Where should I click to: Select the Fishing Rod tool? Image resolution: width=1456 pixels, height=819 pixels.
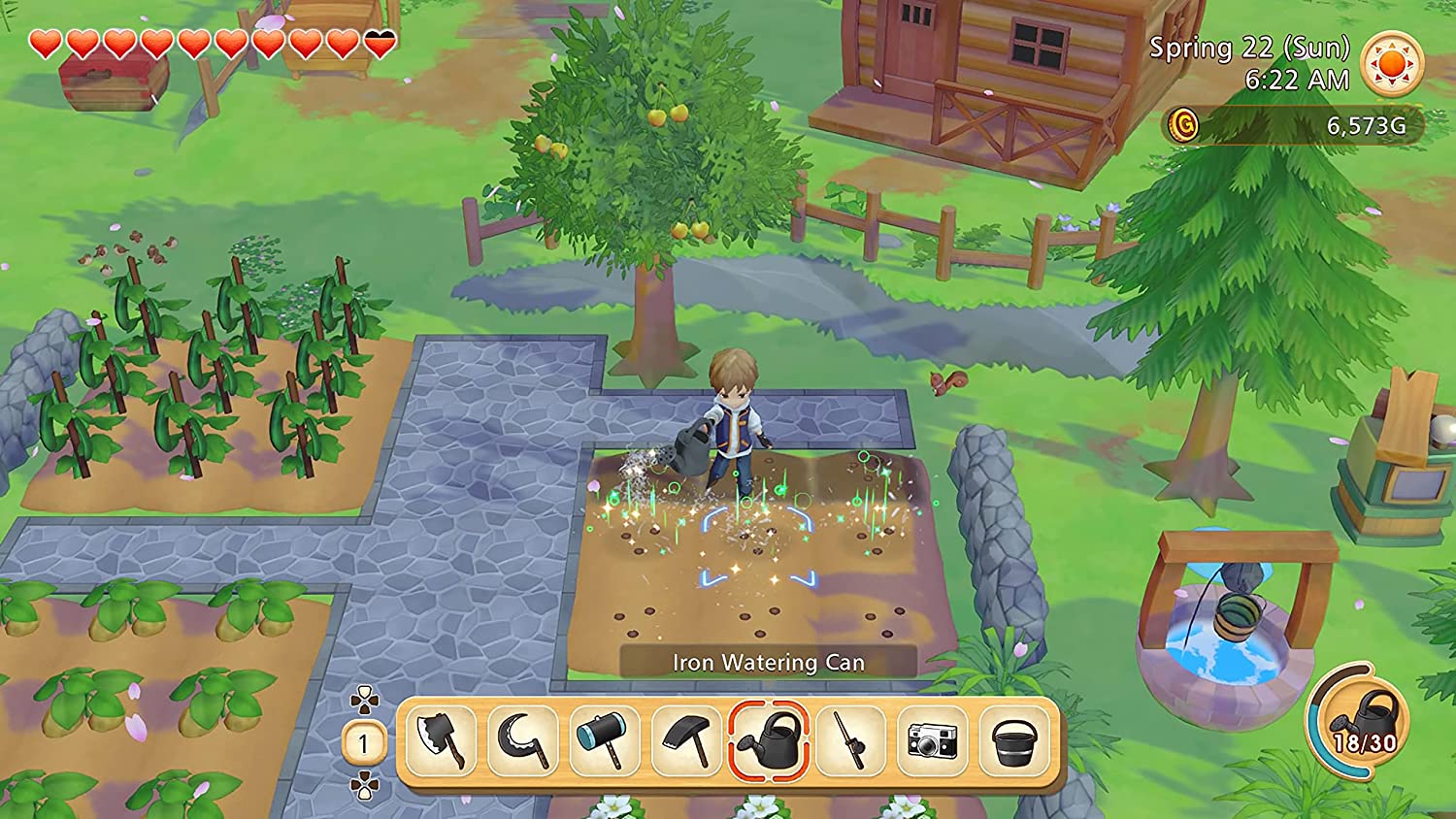[x=852, y=741]
